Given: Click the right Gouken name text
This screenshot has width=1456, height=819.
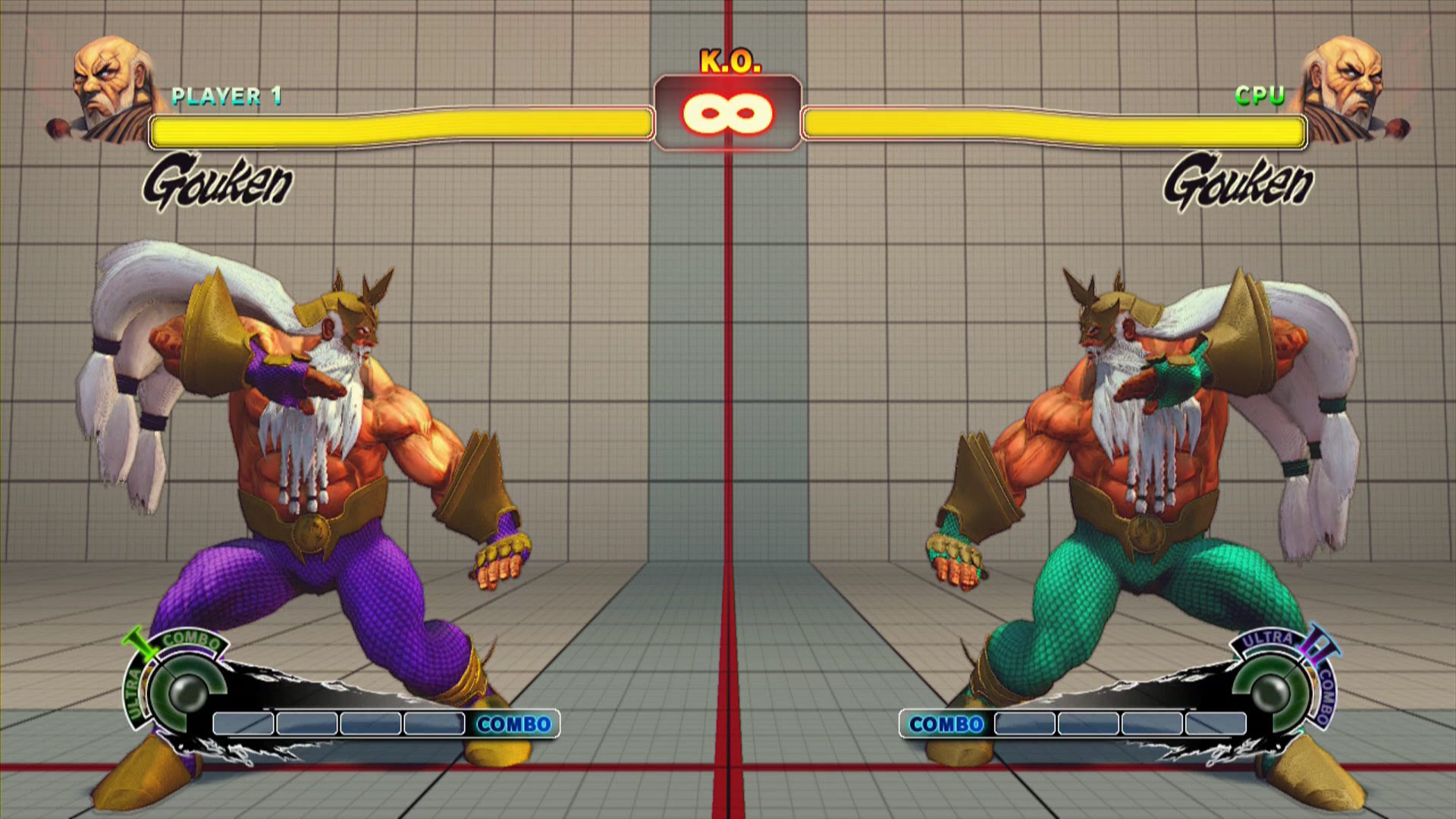Looking at the screenshot, I should tap(1236, 182).
